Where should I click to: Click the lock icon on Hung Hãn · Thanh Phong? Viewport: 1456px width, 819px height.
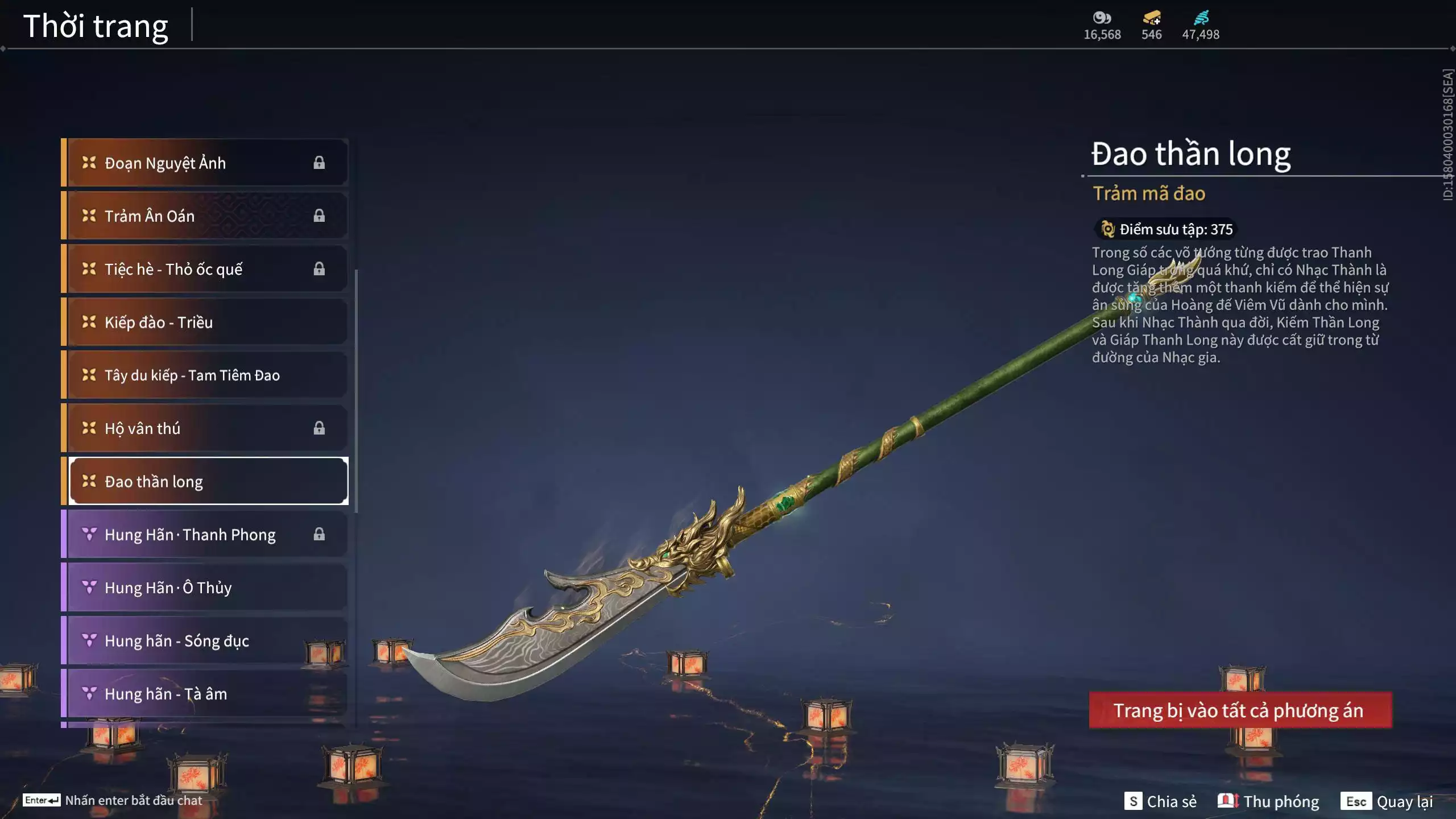point(318,534)
